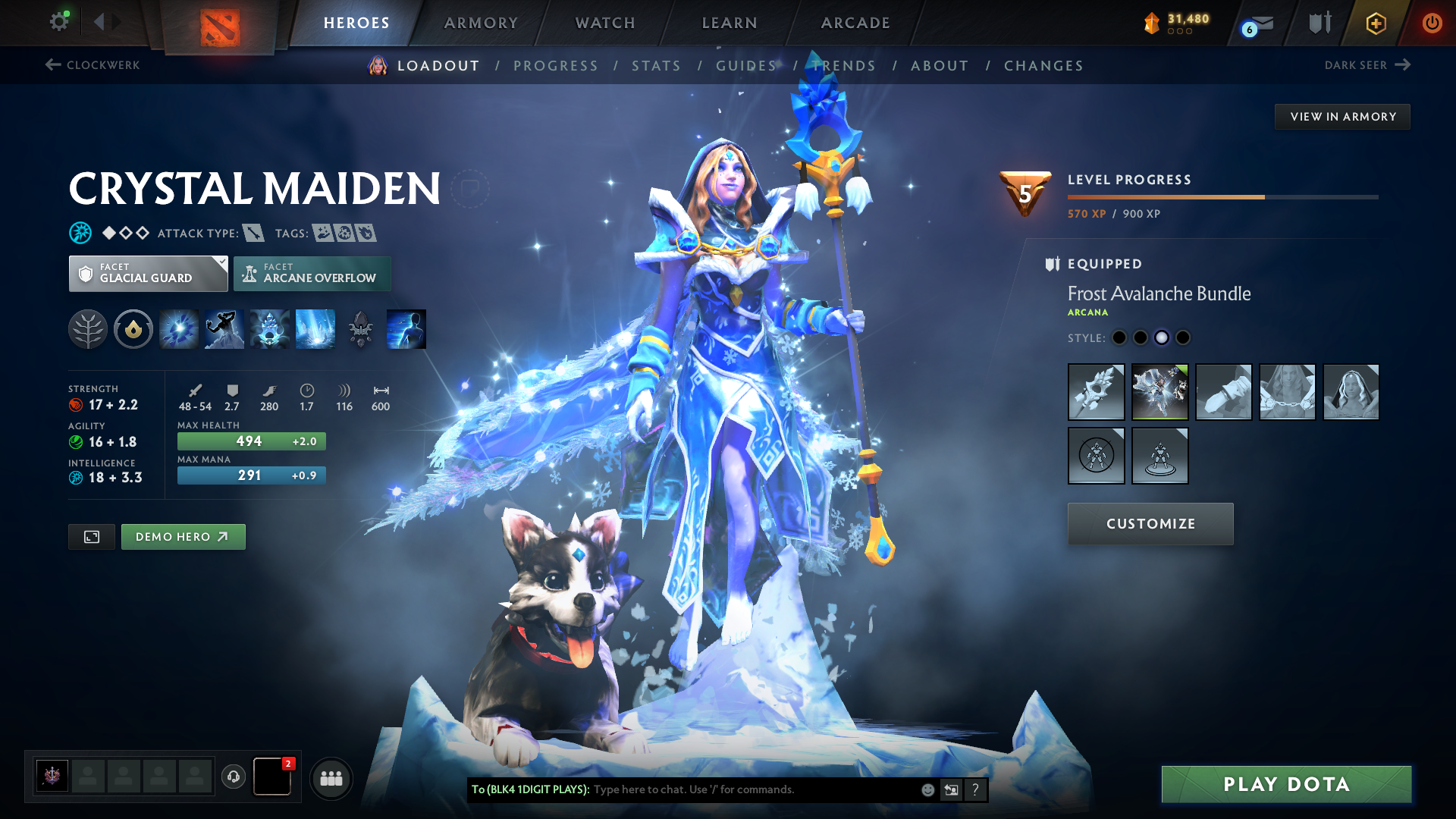The height and width of the screenshot is (819, 1456).
Task: Choose the Arcane Overflow facet
Action: point(312,274)
